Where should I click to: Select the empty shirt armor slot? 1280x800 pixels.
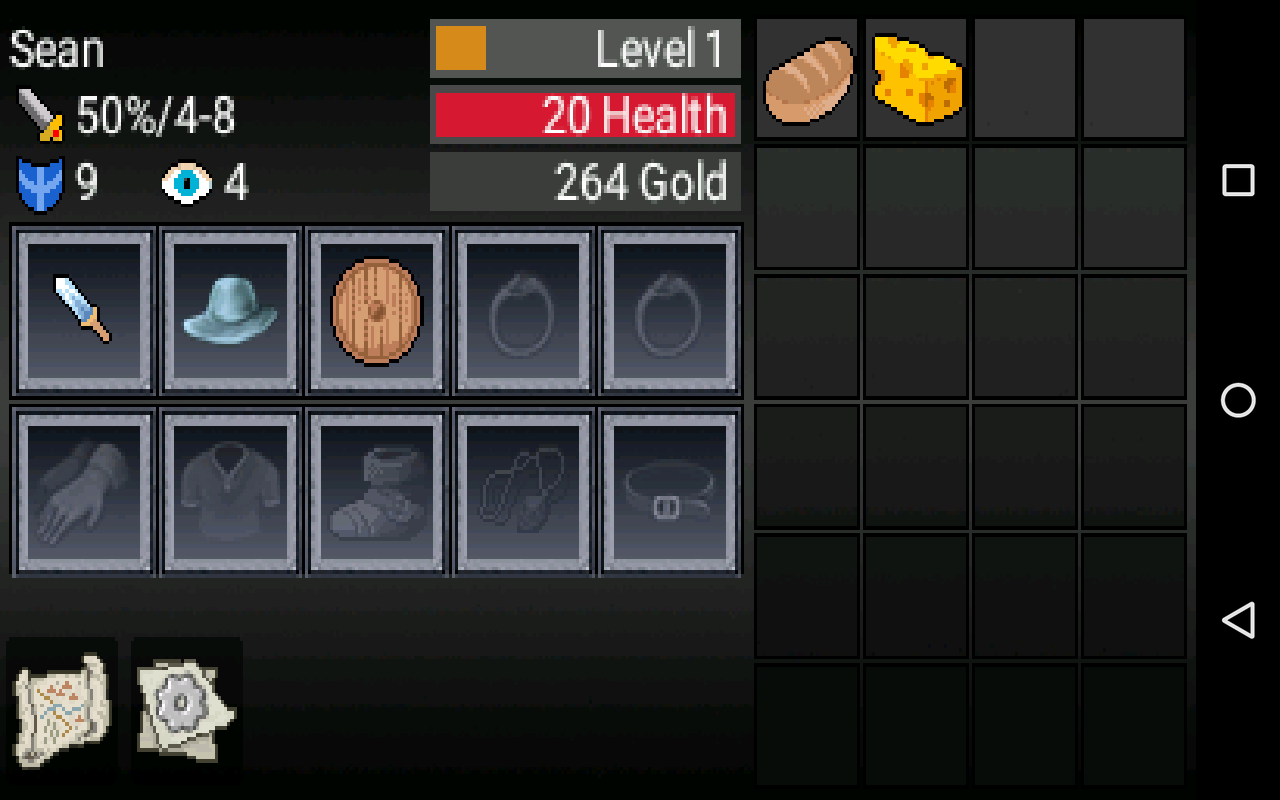click(229, 489)
